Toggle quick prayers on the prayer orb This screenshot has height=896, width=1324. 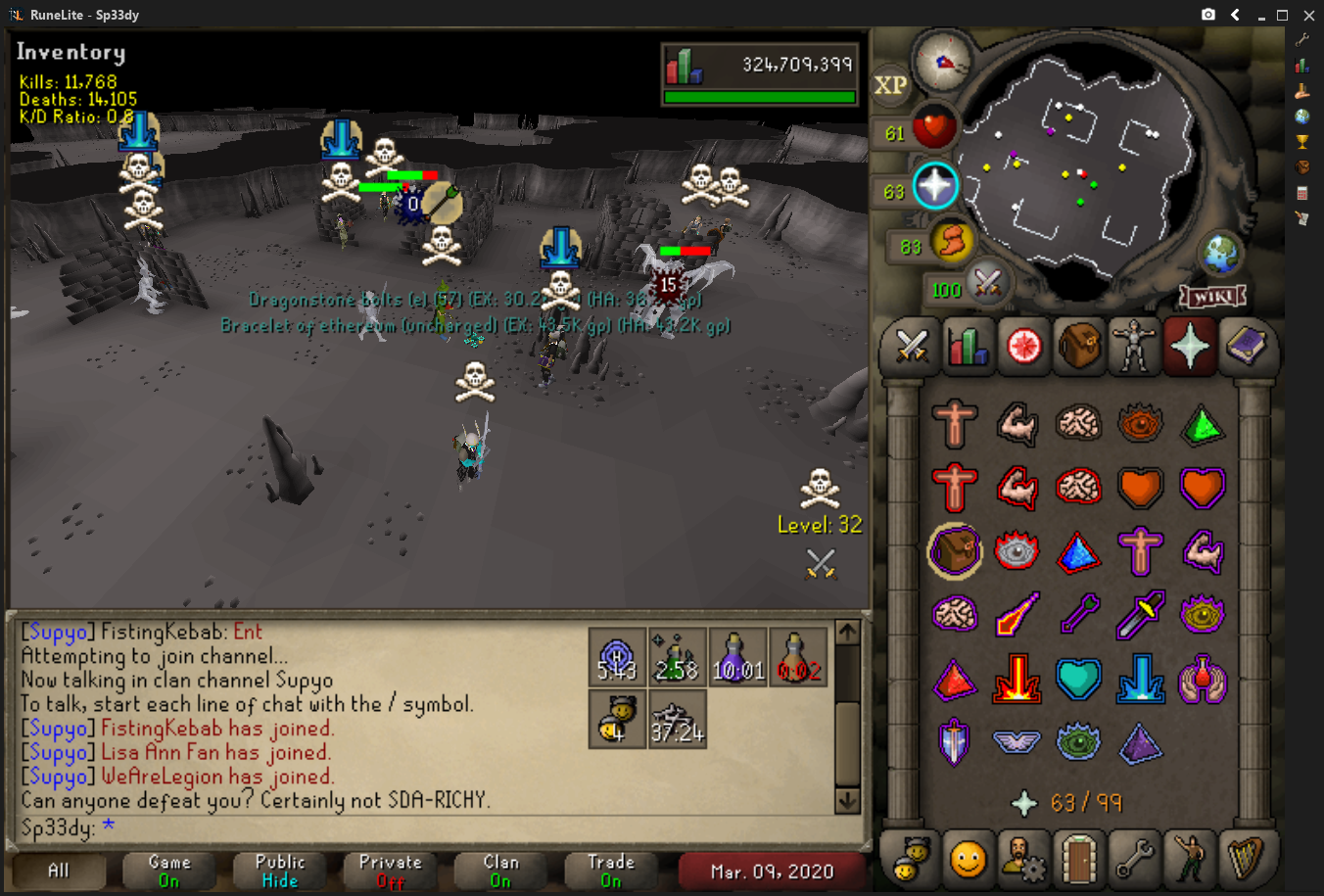point(935,186)
